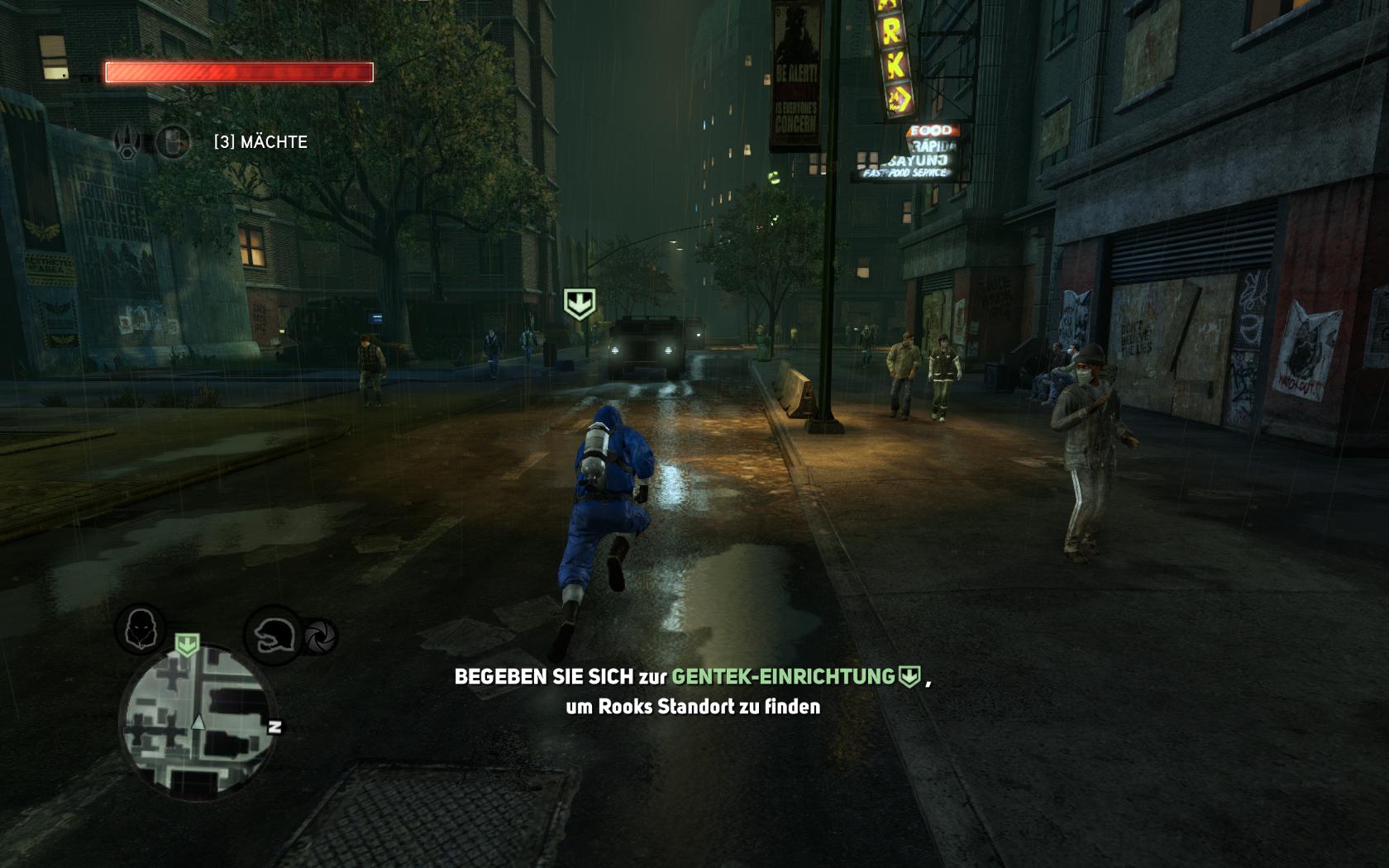Image resolution: width=1389 pixels, height=868 pixels.
Task: Select the objective waypoint marker above the street
Action: point(579,303)
